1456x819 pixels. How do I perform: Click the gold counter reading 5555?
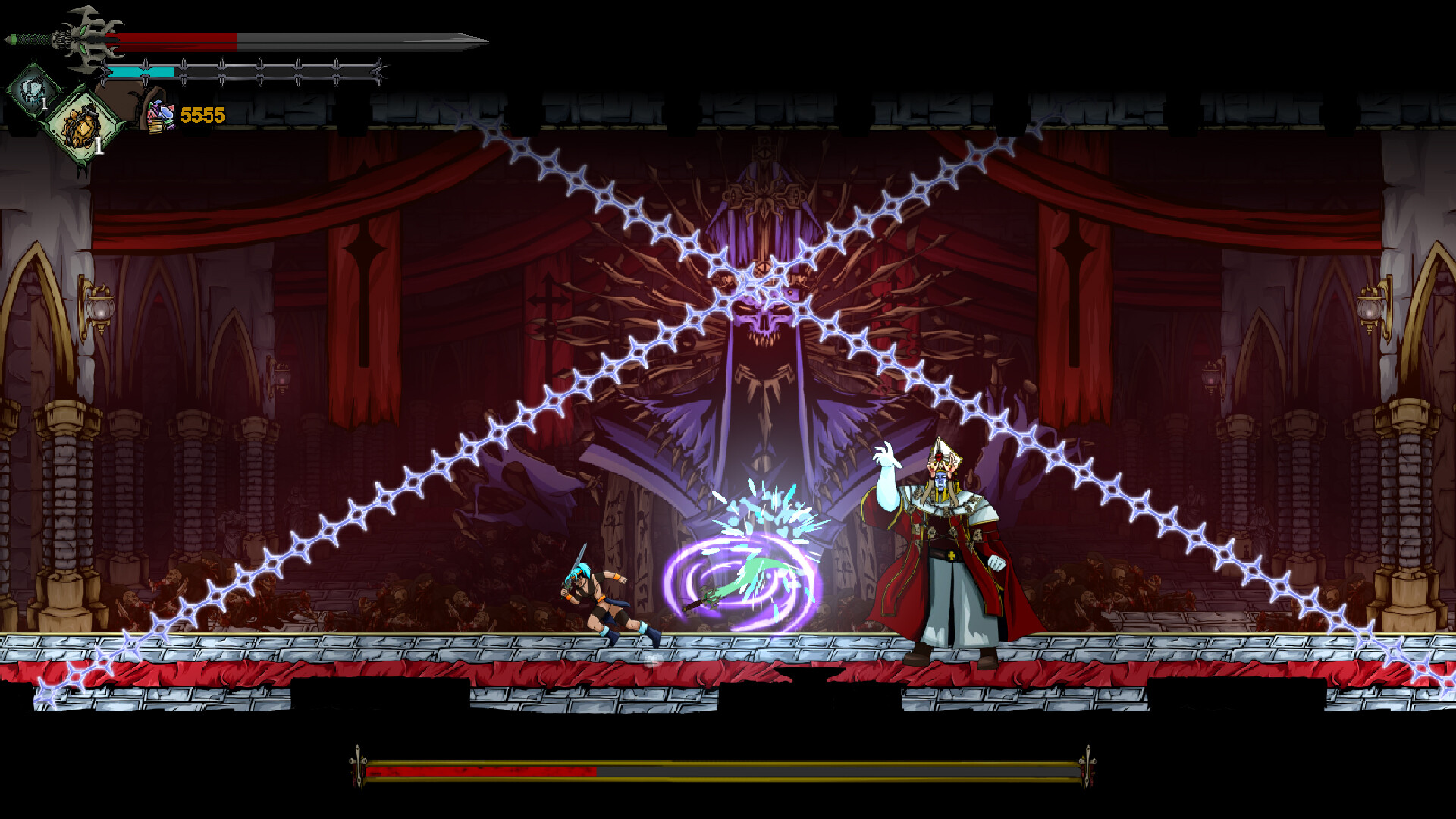point(202,115)
